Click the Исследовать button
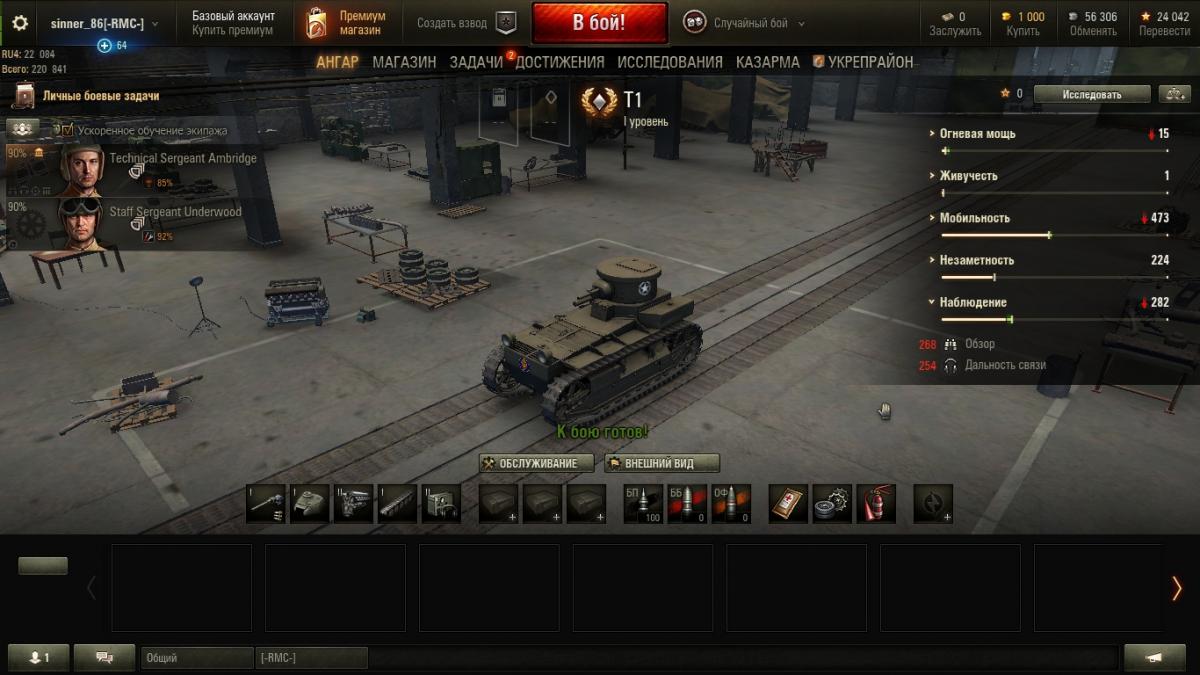The image size is (1200, 675). coord(1091,94)
